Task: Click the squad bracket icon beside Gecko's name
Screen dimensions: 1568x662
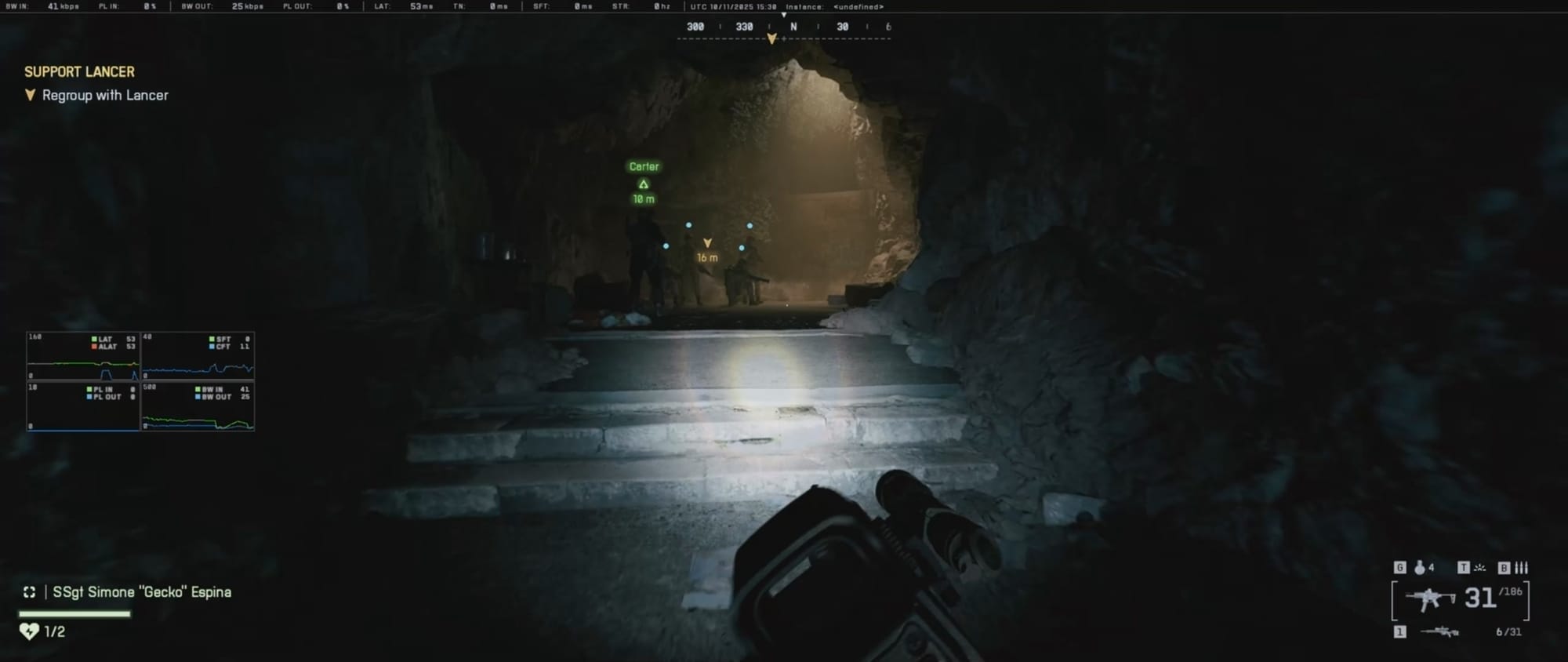Action: [29, 593]
